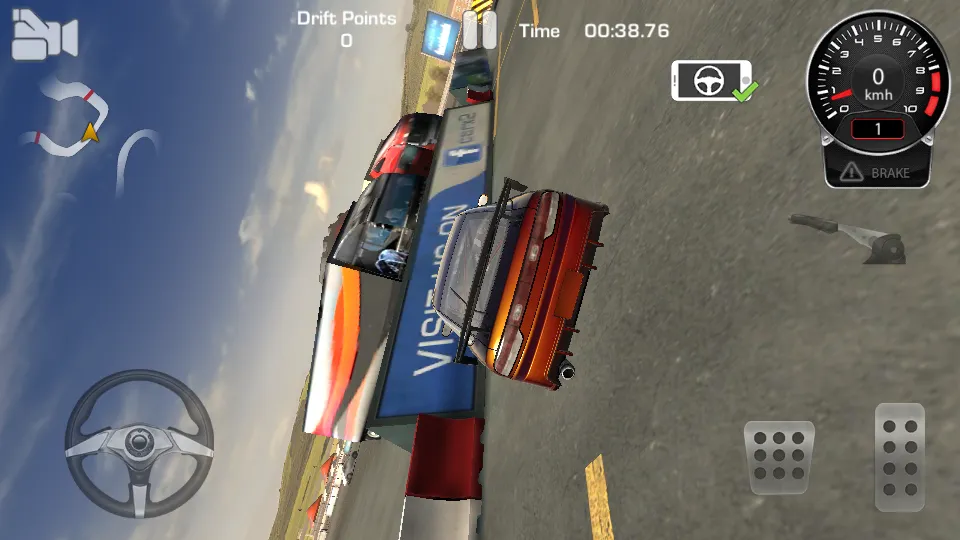
Task: Step on the gas pedal
Action: pyautogui.click(x=899, y=456)
